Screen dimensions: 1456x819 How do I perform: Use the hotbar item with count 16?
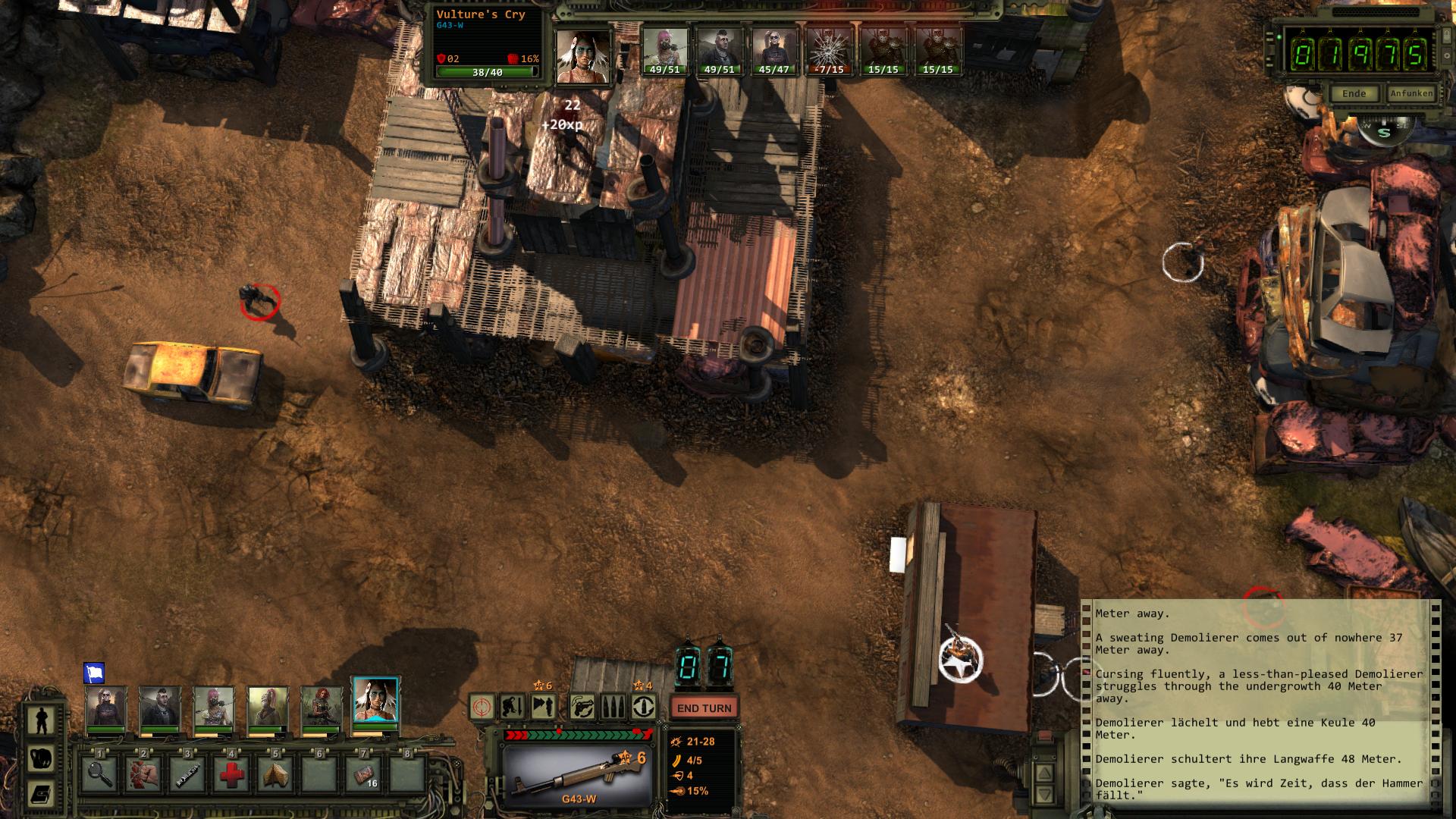coord(364,774)
